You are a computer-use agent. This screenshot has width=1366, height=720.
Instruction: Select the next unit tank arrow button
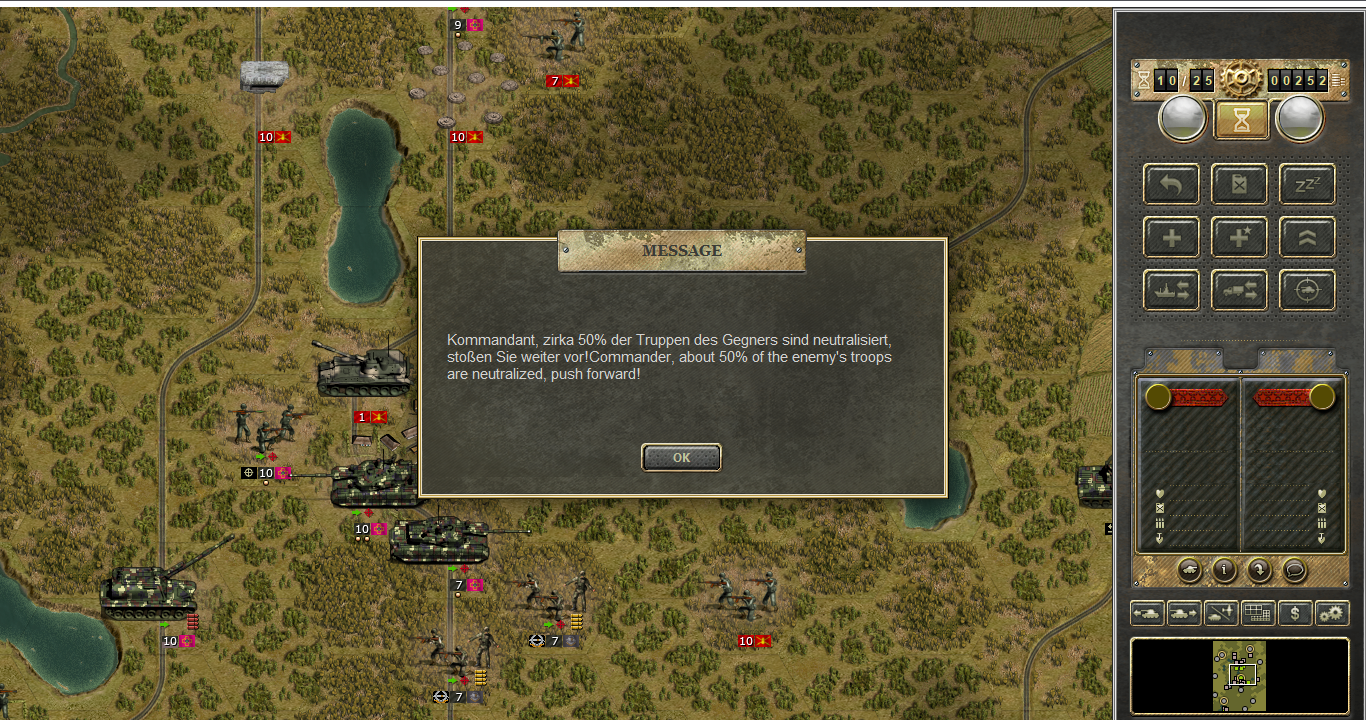[x=1184, y=613]
